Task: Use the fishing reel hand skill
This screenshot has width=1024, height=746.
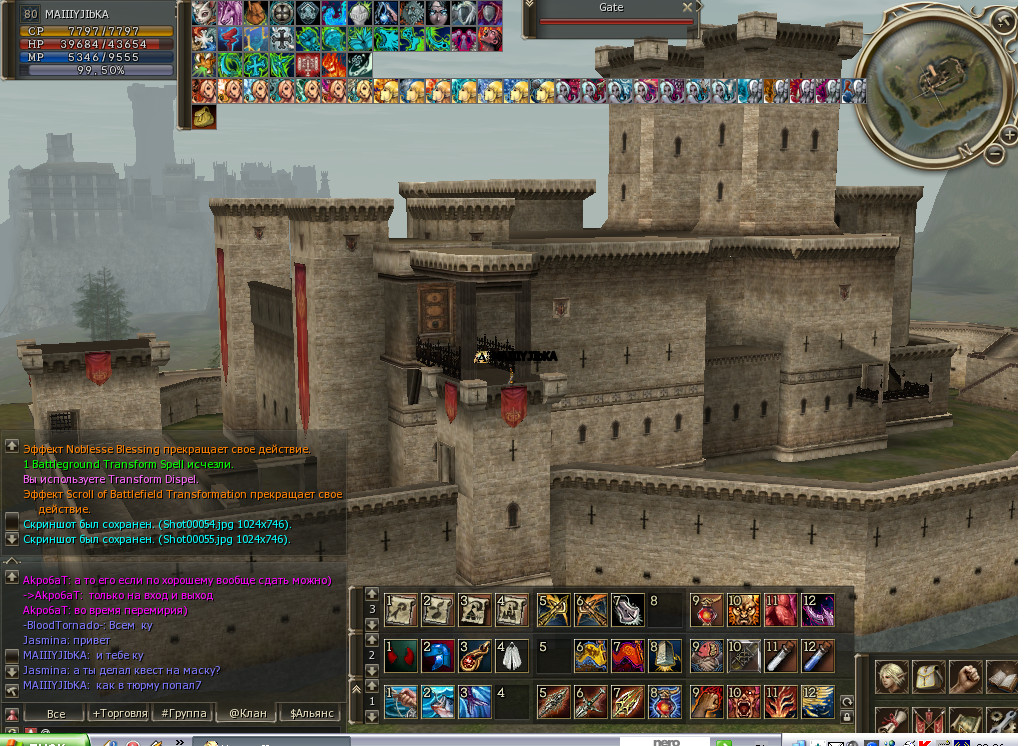Action: tap(401, 702)
